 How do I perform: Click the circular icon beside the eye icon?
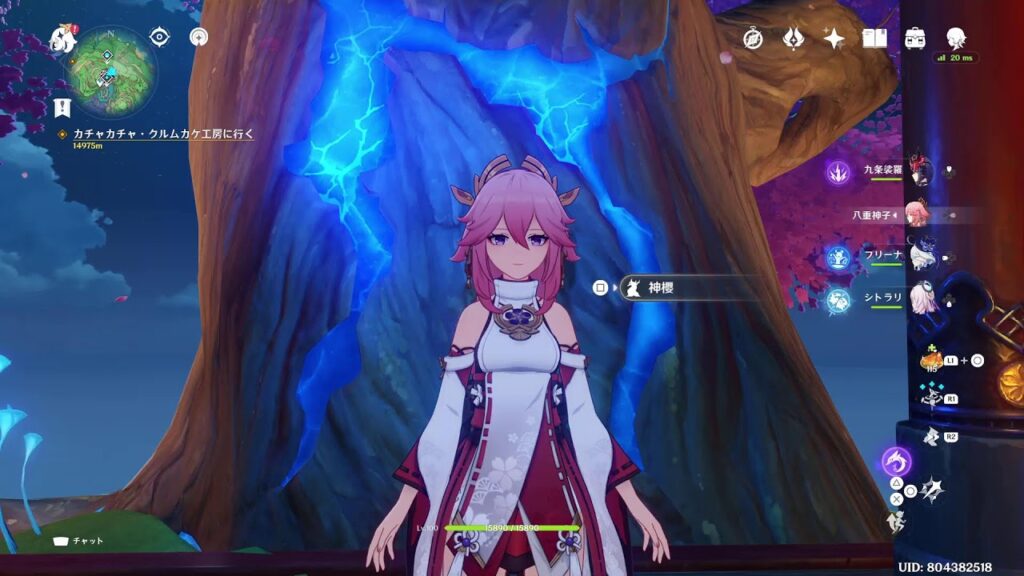click(198, 37)
